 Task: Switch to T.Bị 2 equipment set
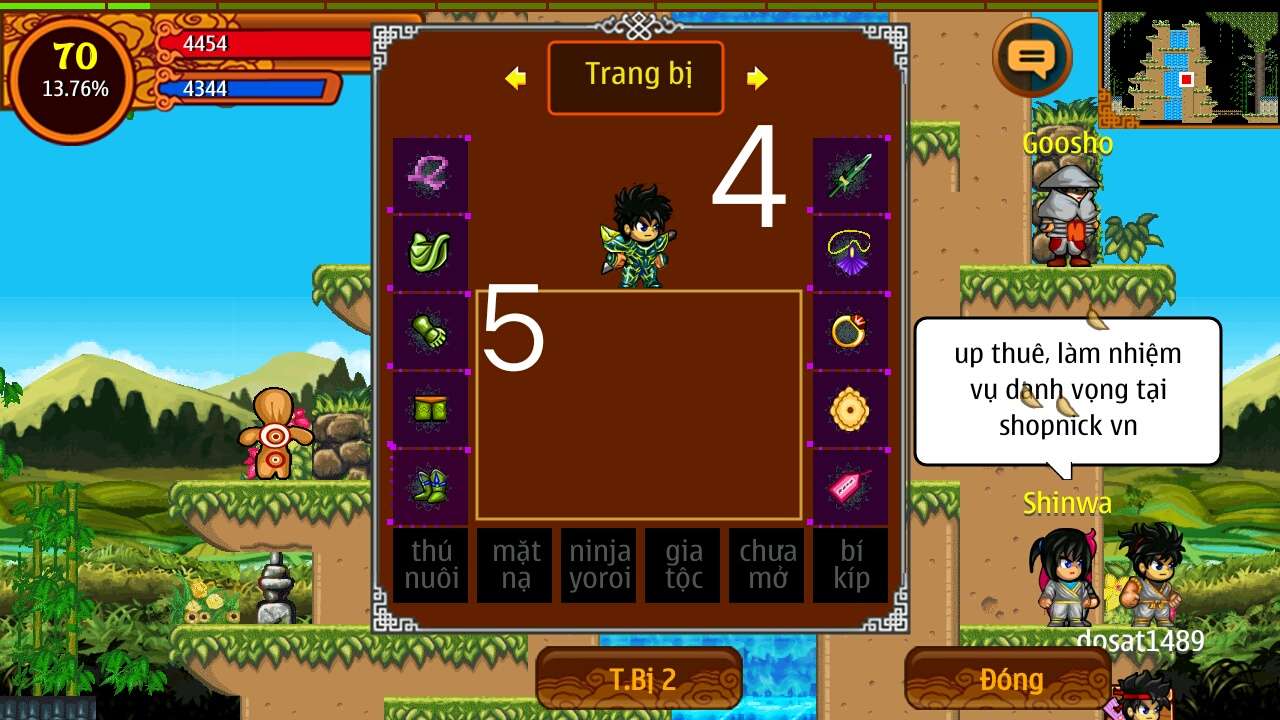[x=640, y=679]
